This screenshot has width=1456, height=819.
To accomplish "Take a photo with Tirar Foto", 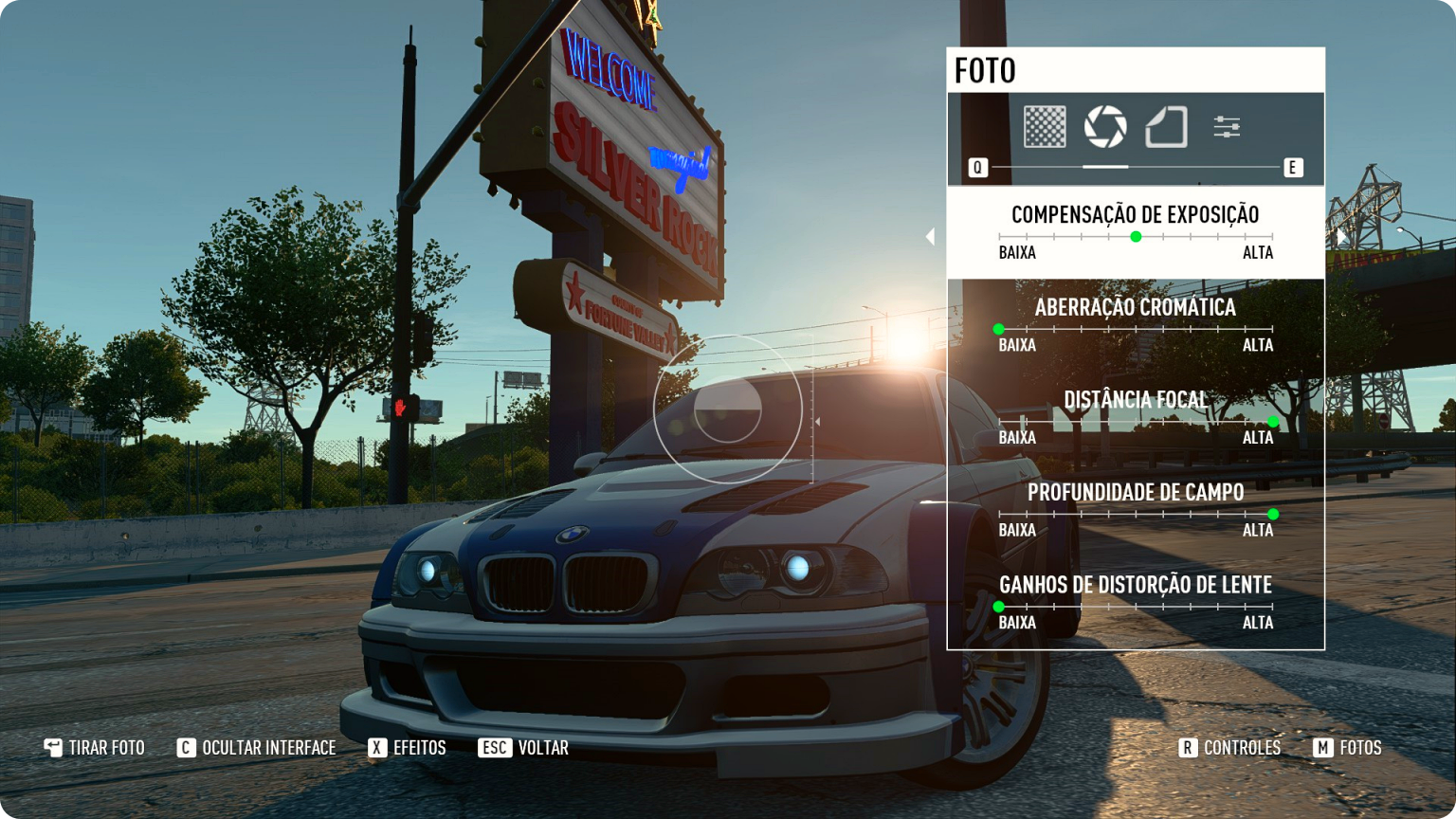I will (x=95, y=748).
